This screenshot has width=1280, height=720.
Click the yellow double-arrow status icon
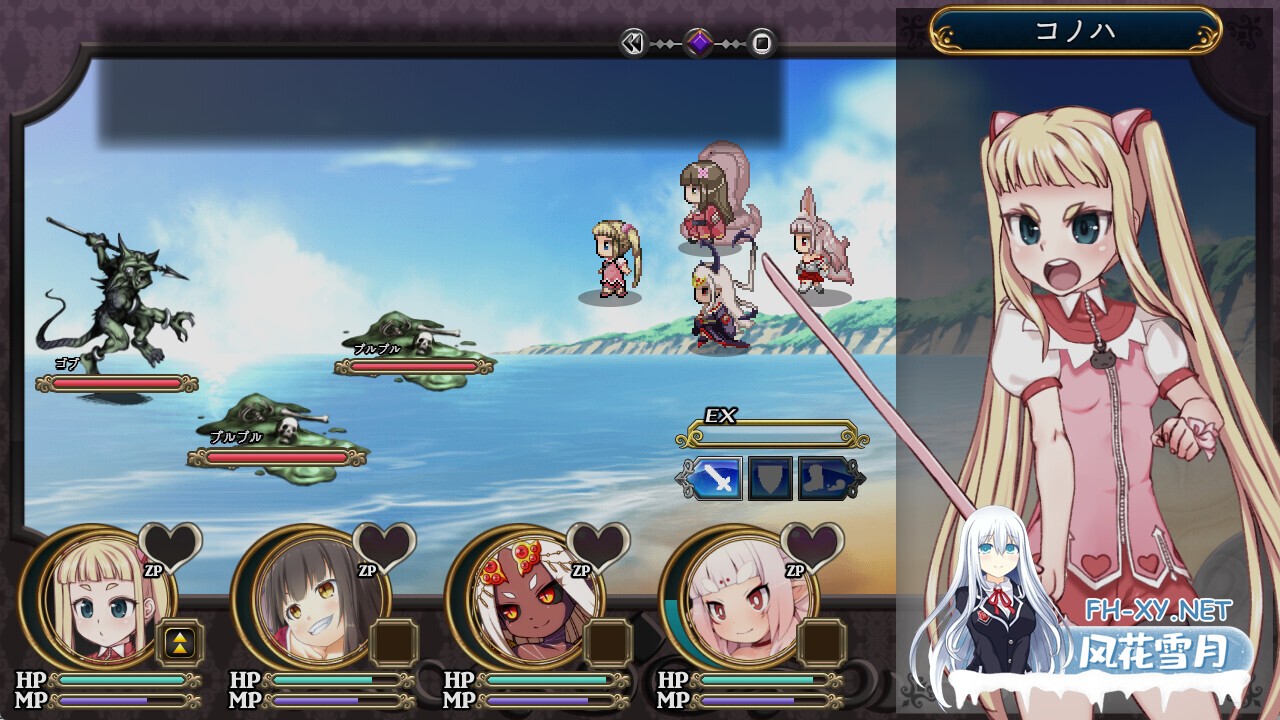click(179, 643)
